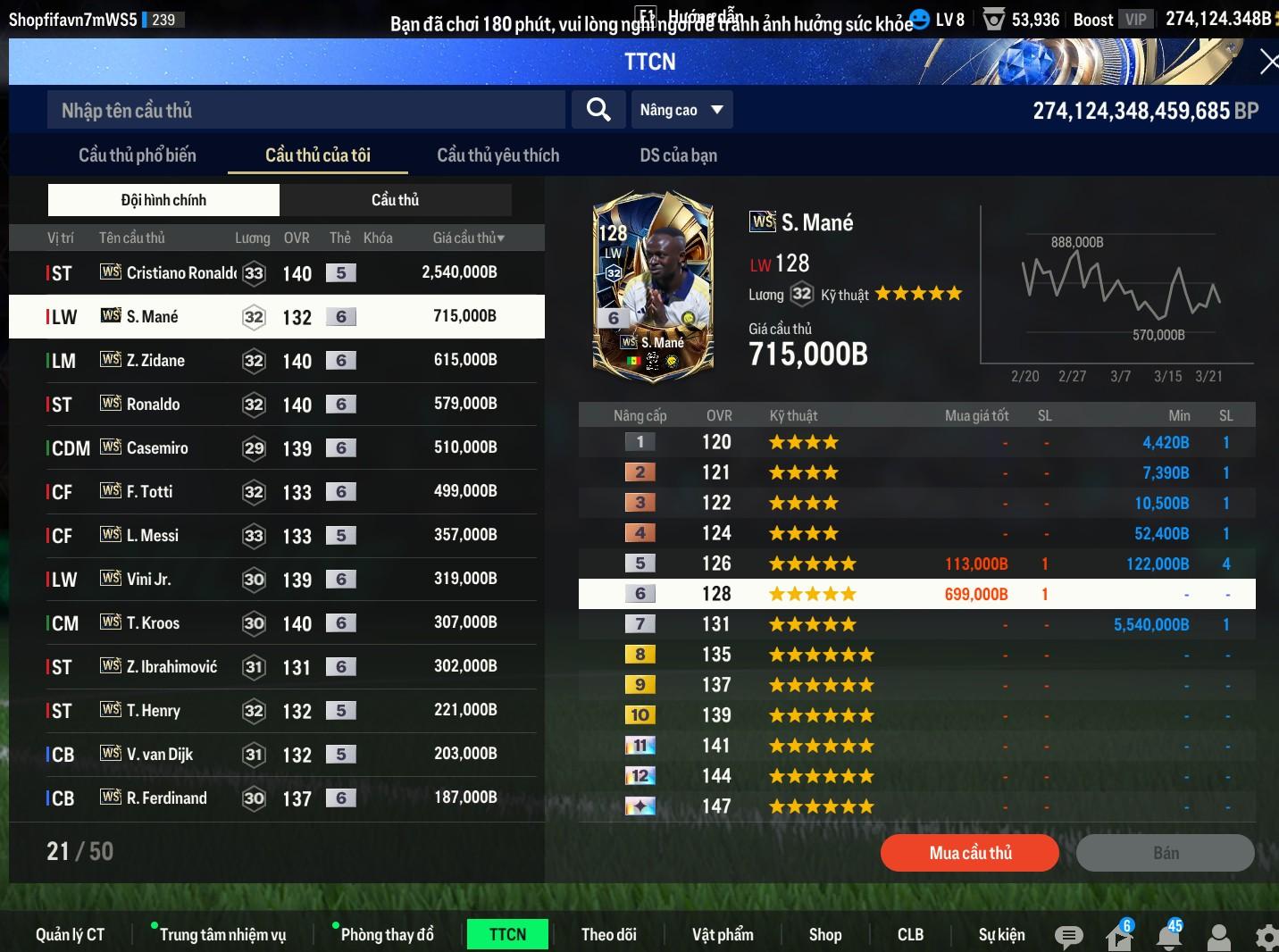Click the red Mua cầu thủ button
The width and height of the screenshot is (1279, 952).
click(x=970, y=853)
